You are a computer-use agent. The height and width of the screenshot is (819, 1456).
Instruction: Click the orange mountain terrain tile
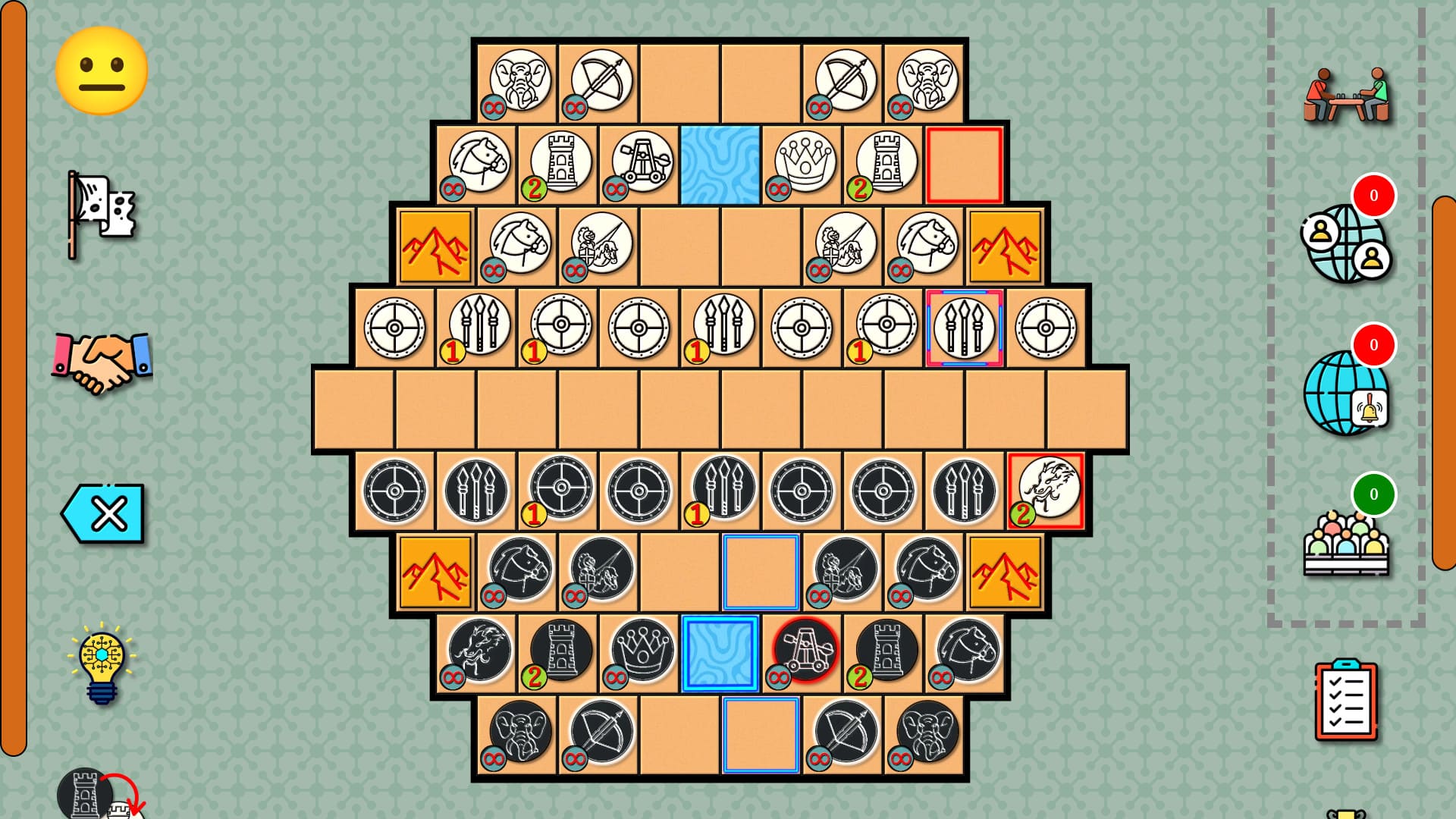tap(436, 246)
